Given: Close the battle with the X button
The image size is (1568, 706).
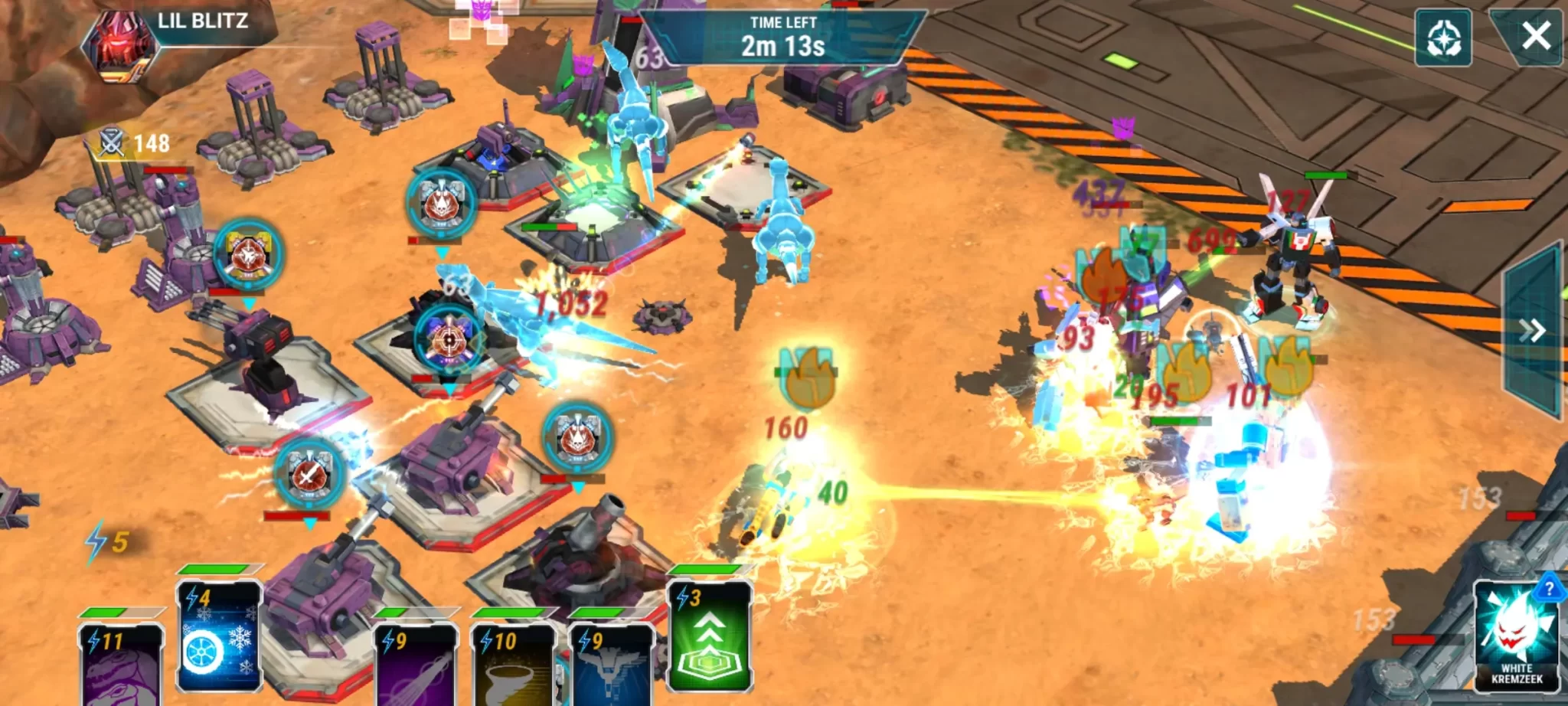Looking at the screenshot, I should click(1535, 36).
